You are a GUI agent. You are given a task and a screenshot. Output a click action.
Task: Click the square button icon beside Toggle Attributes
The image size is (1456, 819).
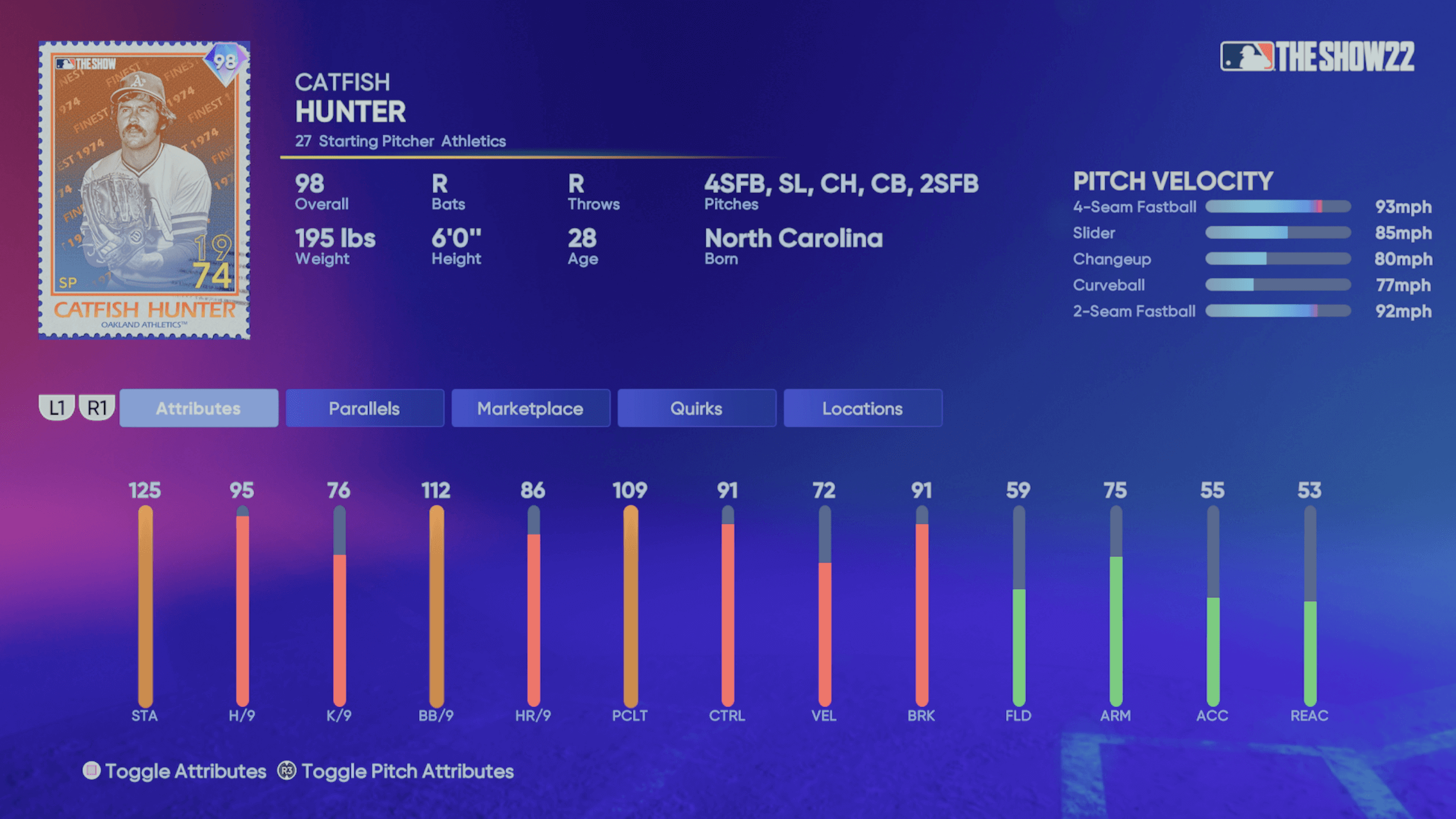click(91, 772)
